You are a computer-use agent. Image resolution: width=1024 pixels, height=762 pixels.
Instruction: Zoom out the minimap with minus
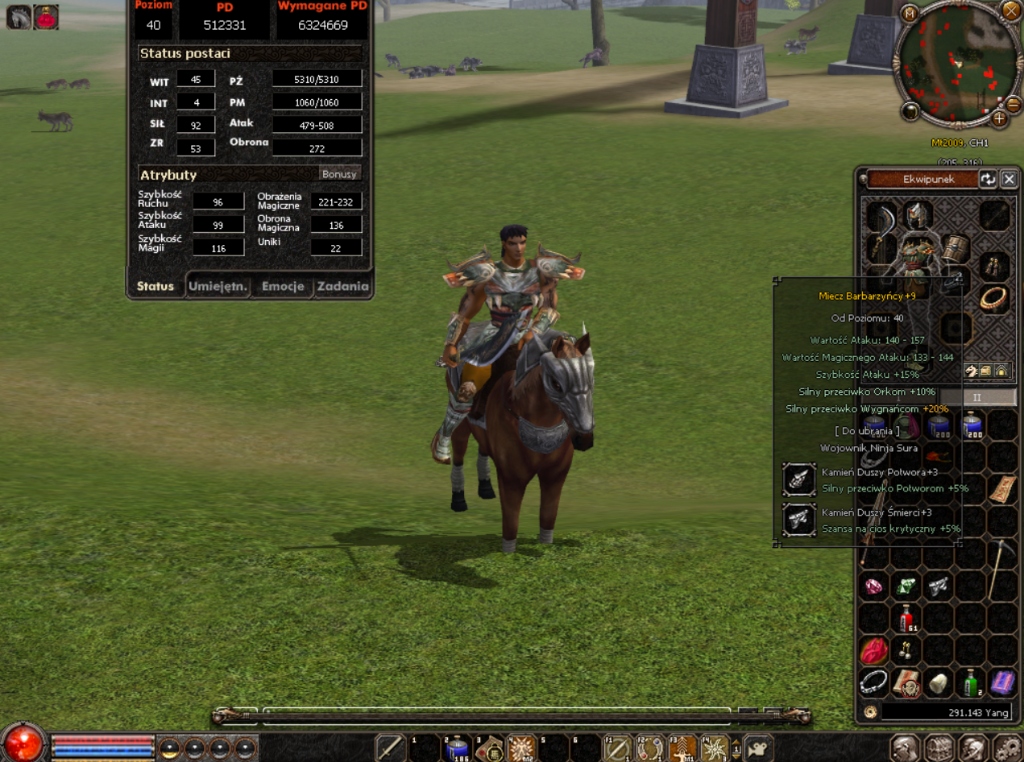(1013, 104)
